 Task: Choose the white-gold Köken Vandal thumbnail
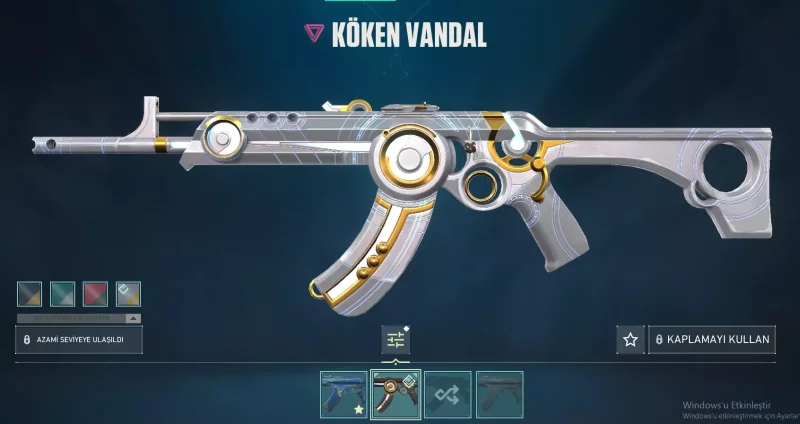click(x=395, y=393)
